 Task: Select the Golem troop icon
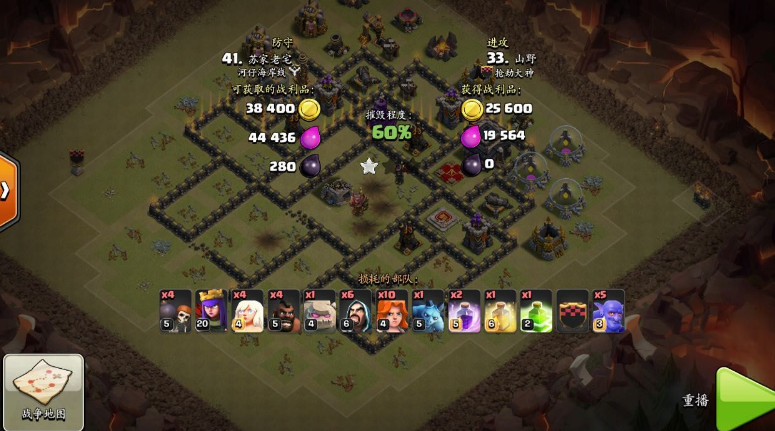coord(320,312)
